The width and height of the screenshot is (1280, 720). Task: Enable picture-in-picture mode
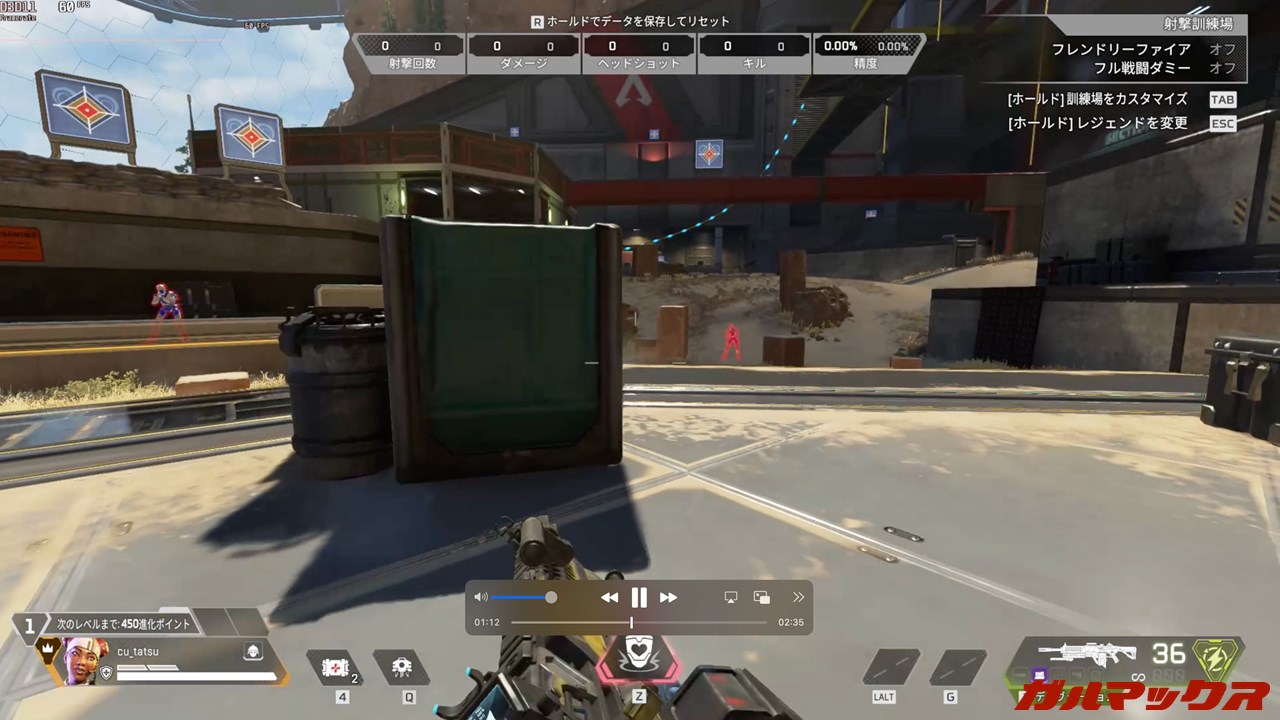pyautogui.click(x=762, y=597)
